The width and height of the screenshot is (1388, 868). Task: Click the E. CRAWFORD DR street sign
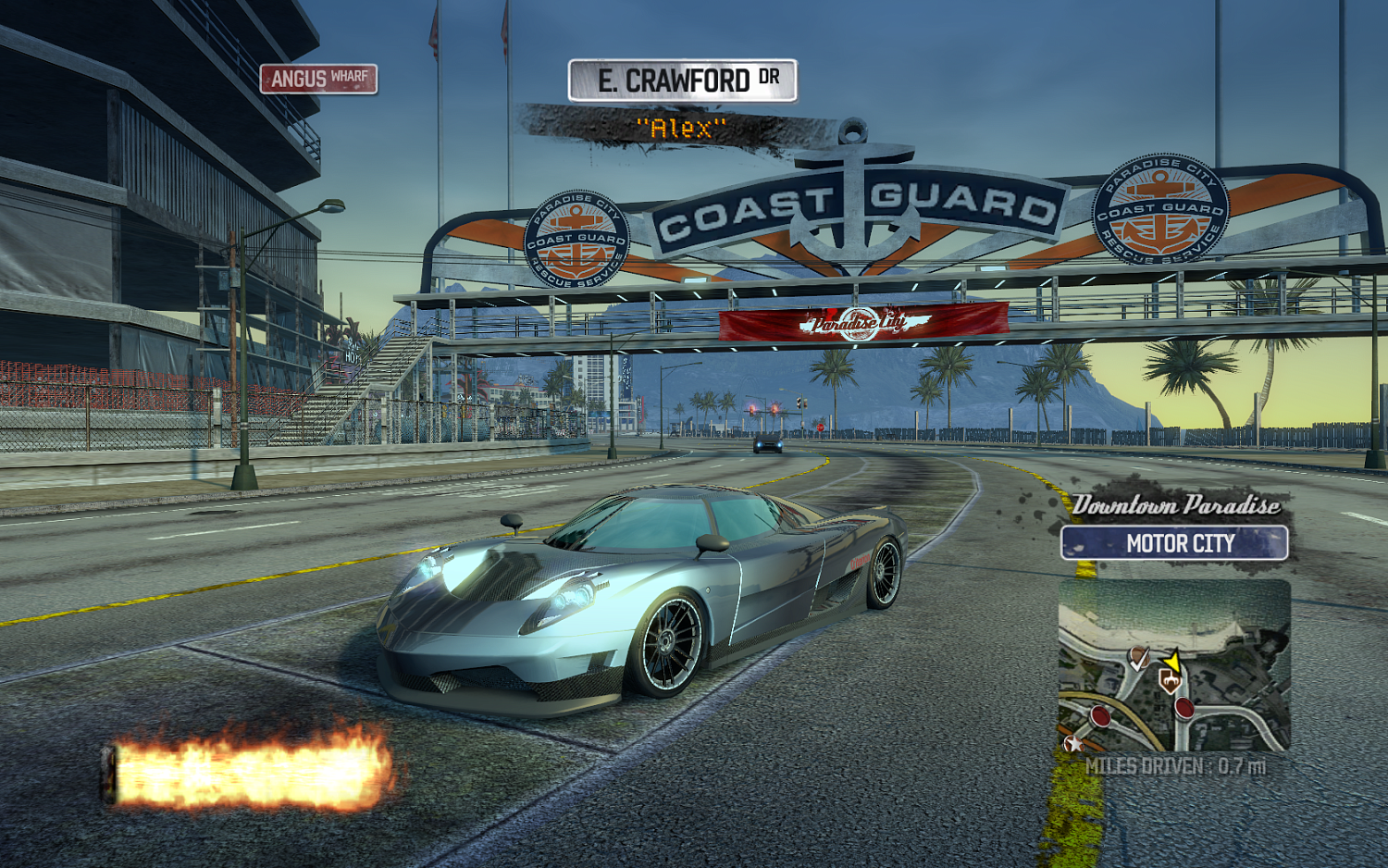click(681, 81)
